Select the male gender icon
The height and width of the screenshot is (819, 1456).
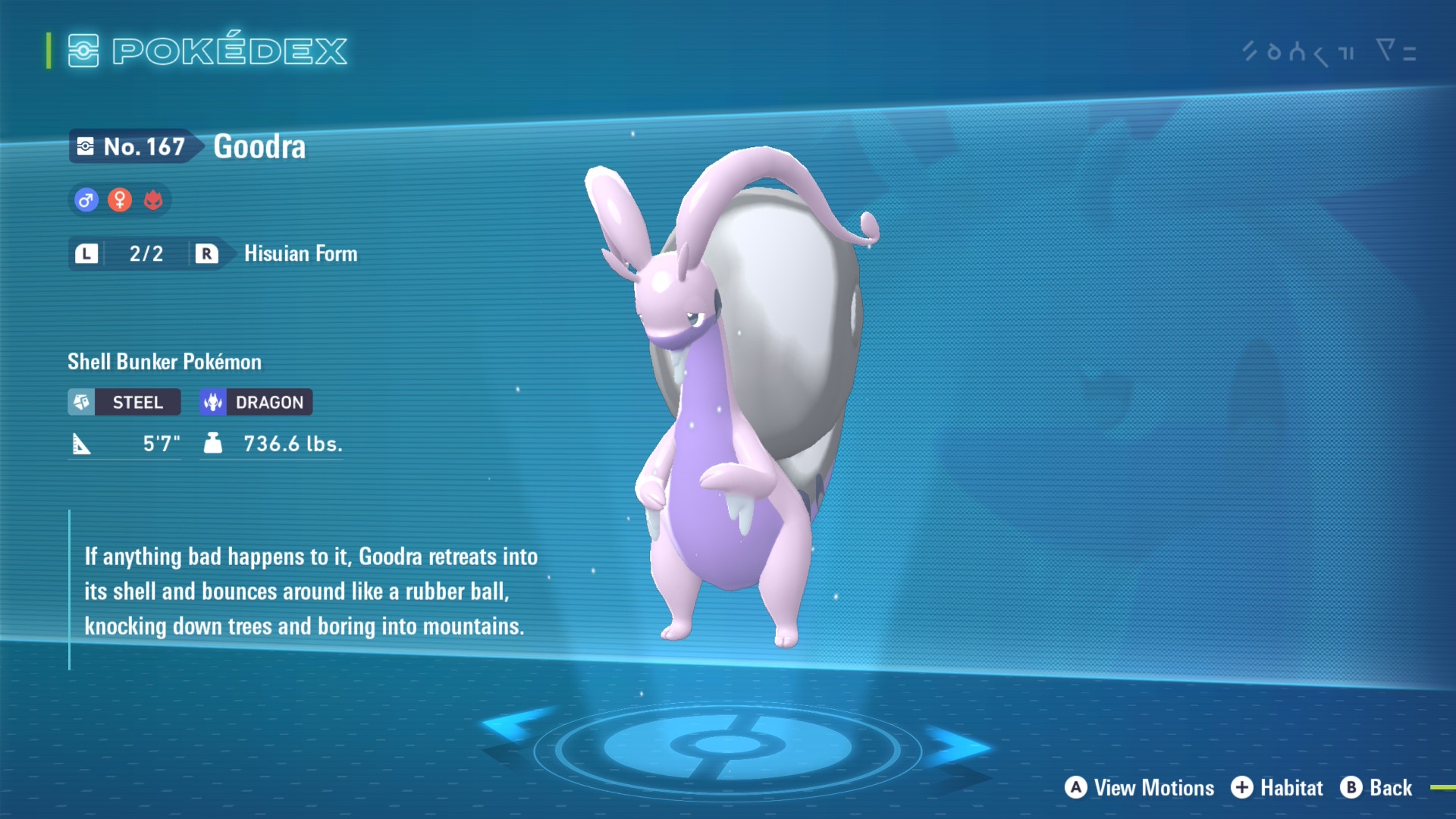pos(86,201)
